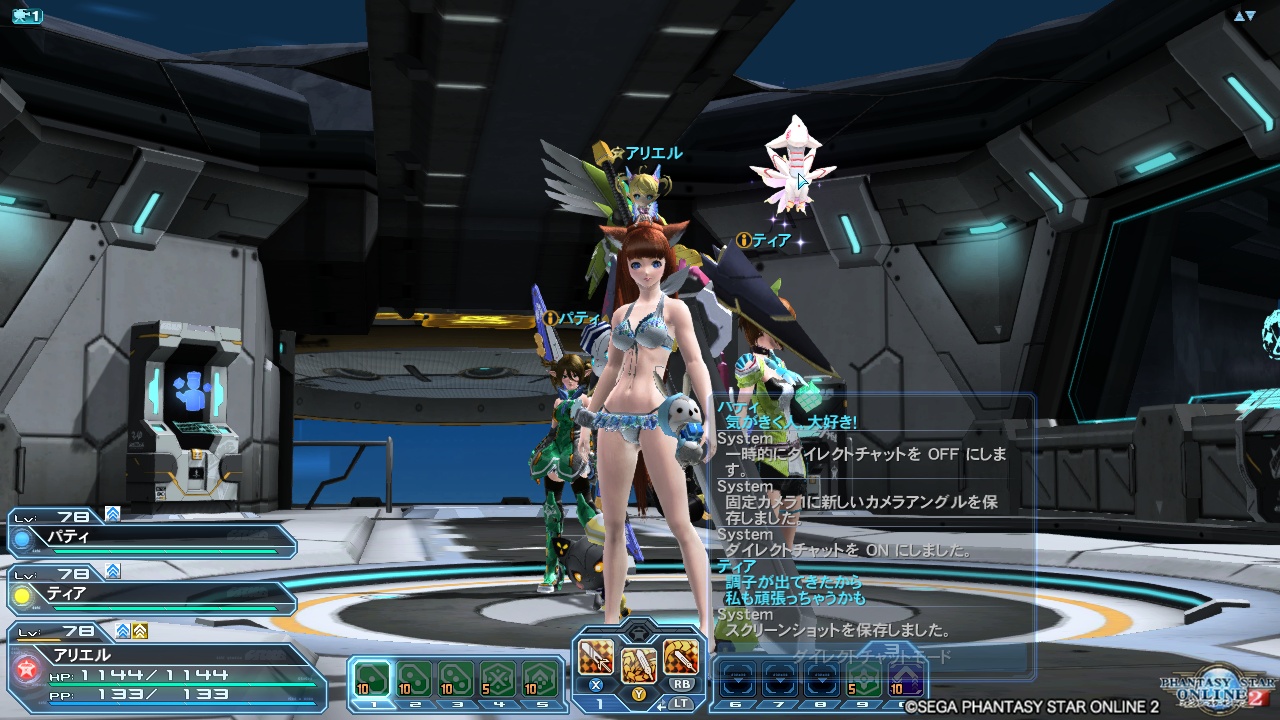1280x720 pixels.
Task: Click the LT weapon switch arrow icon
Action: pyautogui.click(x=661, y=704)
